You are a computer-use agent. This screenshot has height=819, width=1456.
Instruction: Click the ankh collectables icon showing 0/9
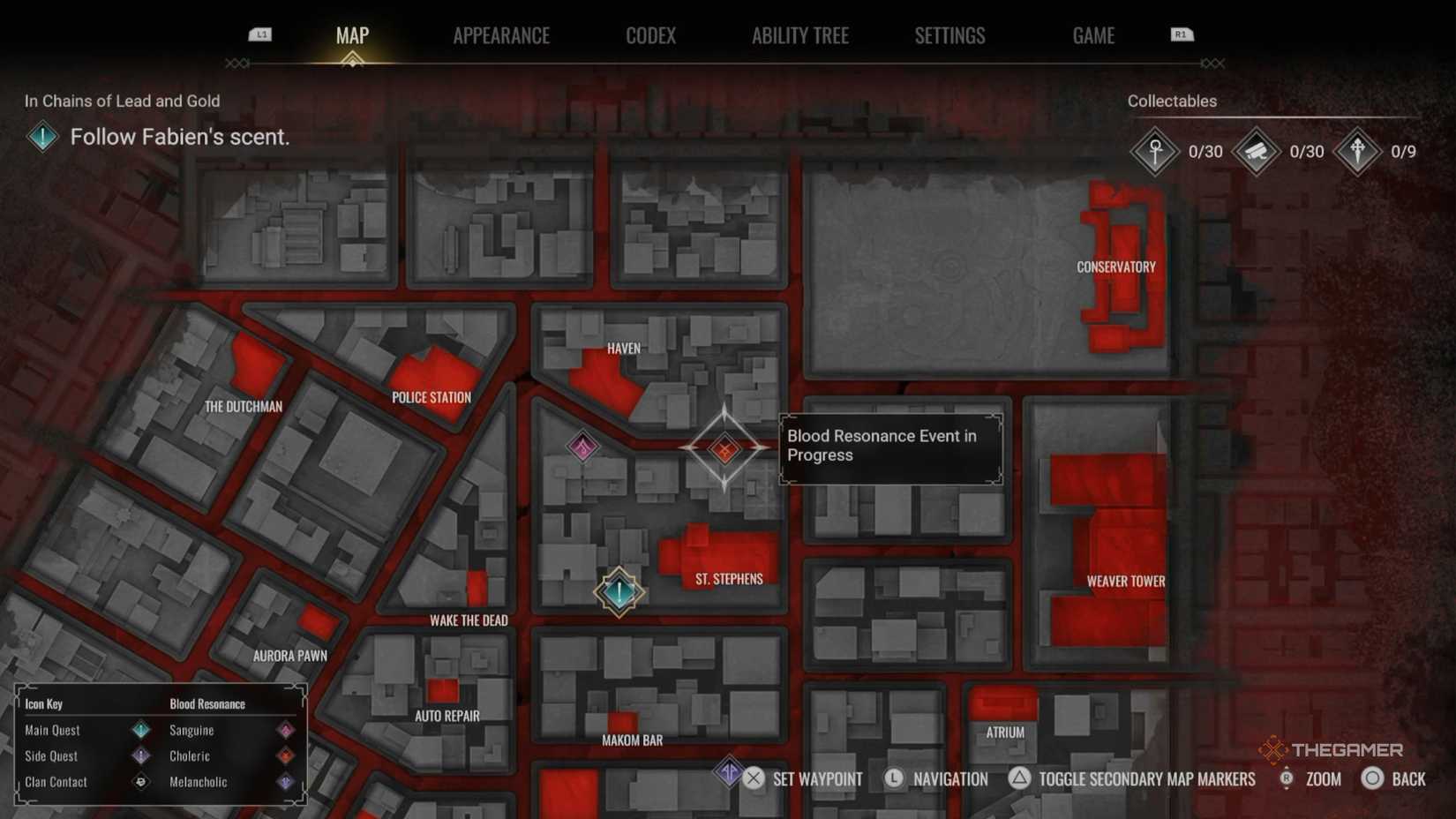pyautogui.click(x=1357, y=150)
